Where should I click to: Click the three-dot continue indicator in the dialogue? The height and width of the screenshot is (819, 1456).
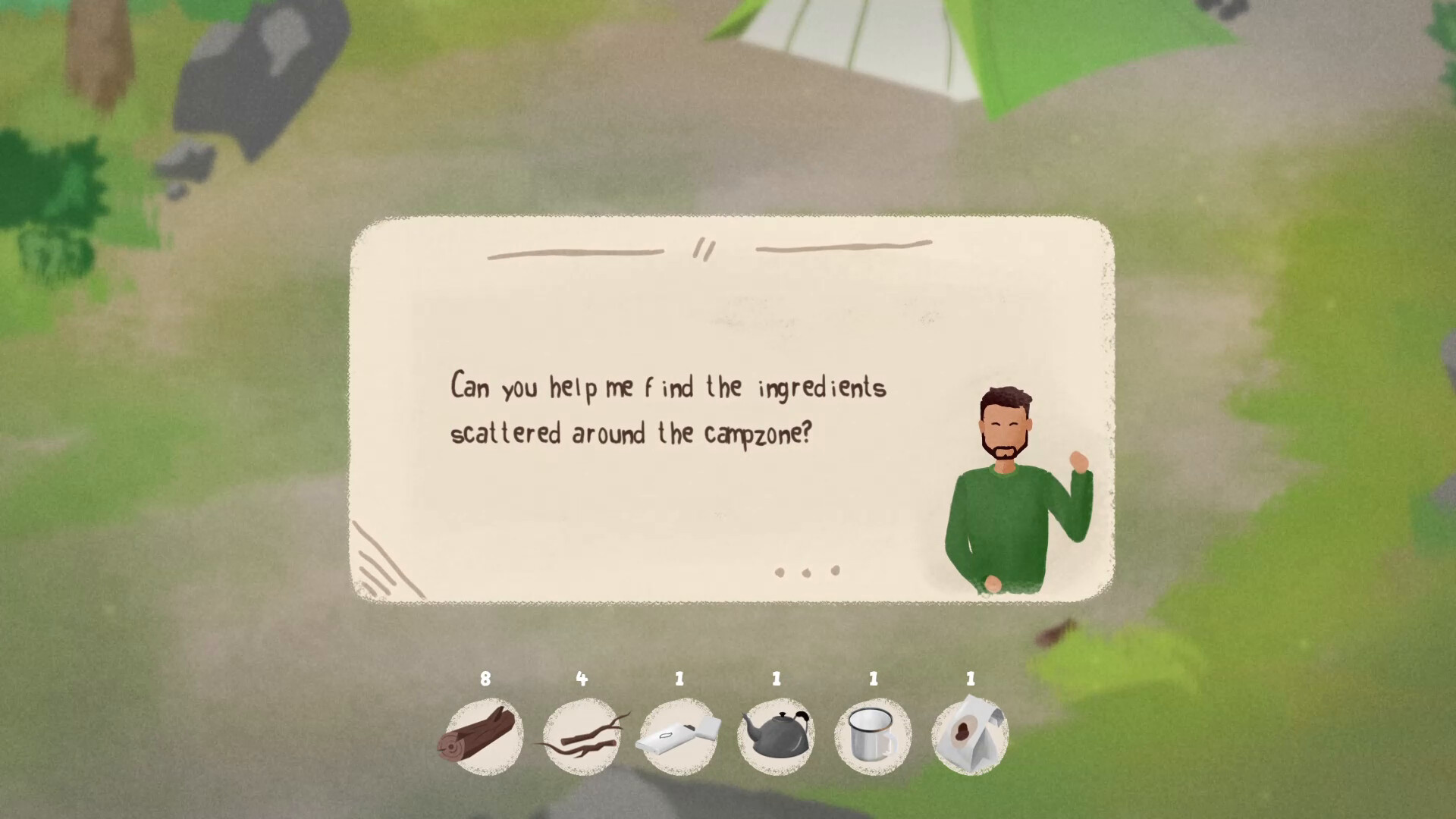(807, 572)
